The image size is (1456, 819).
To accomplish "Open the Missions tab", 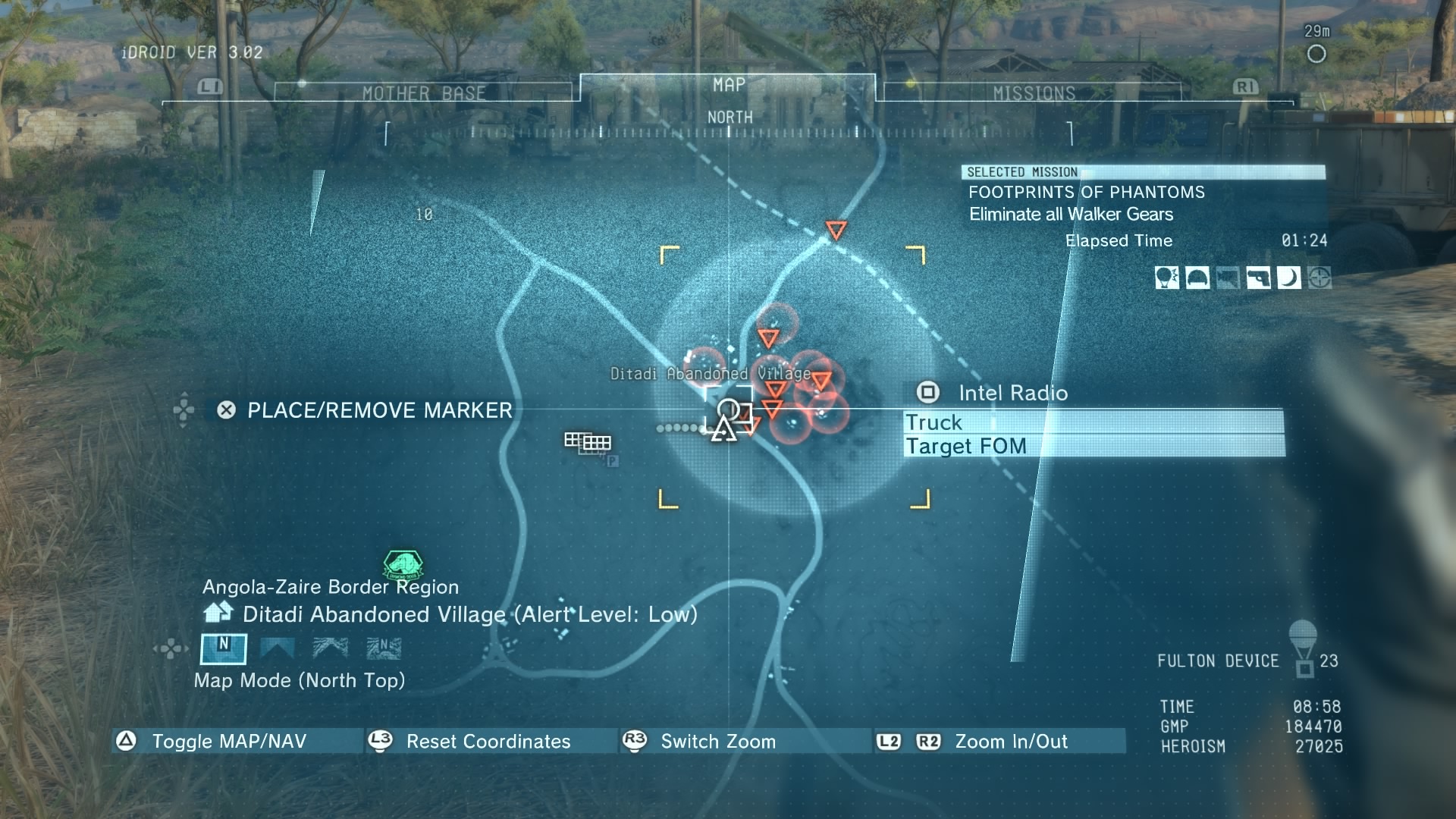I will (x=1034, y=93).
